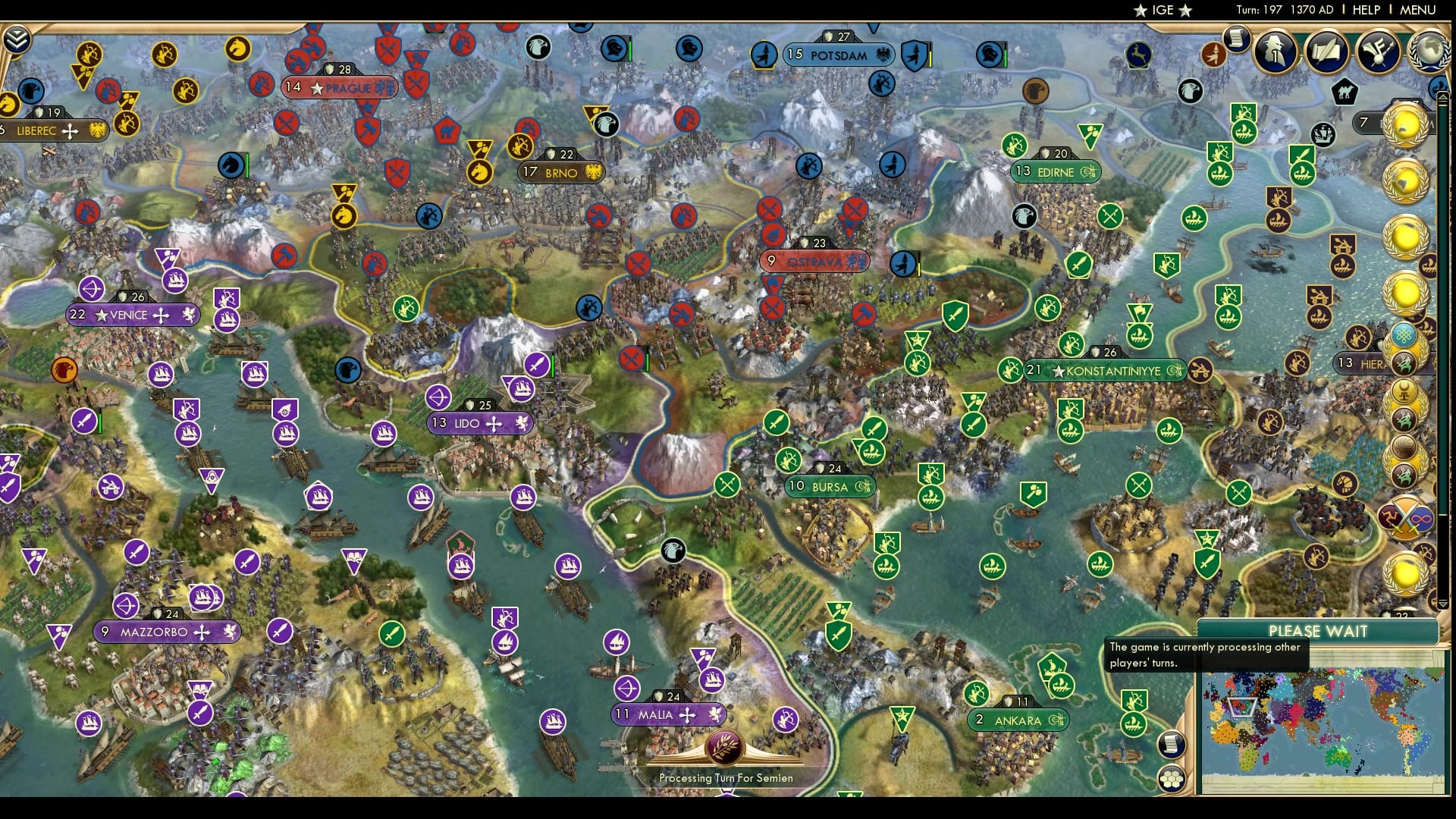Select the Venice city banner
1456x819 pixels.
coord(133,313)
